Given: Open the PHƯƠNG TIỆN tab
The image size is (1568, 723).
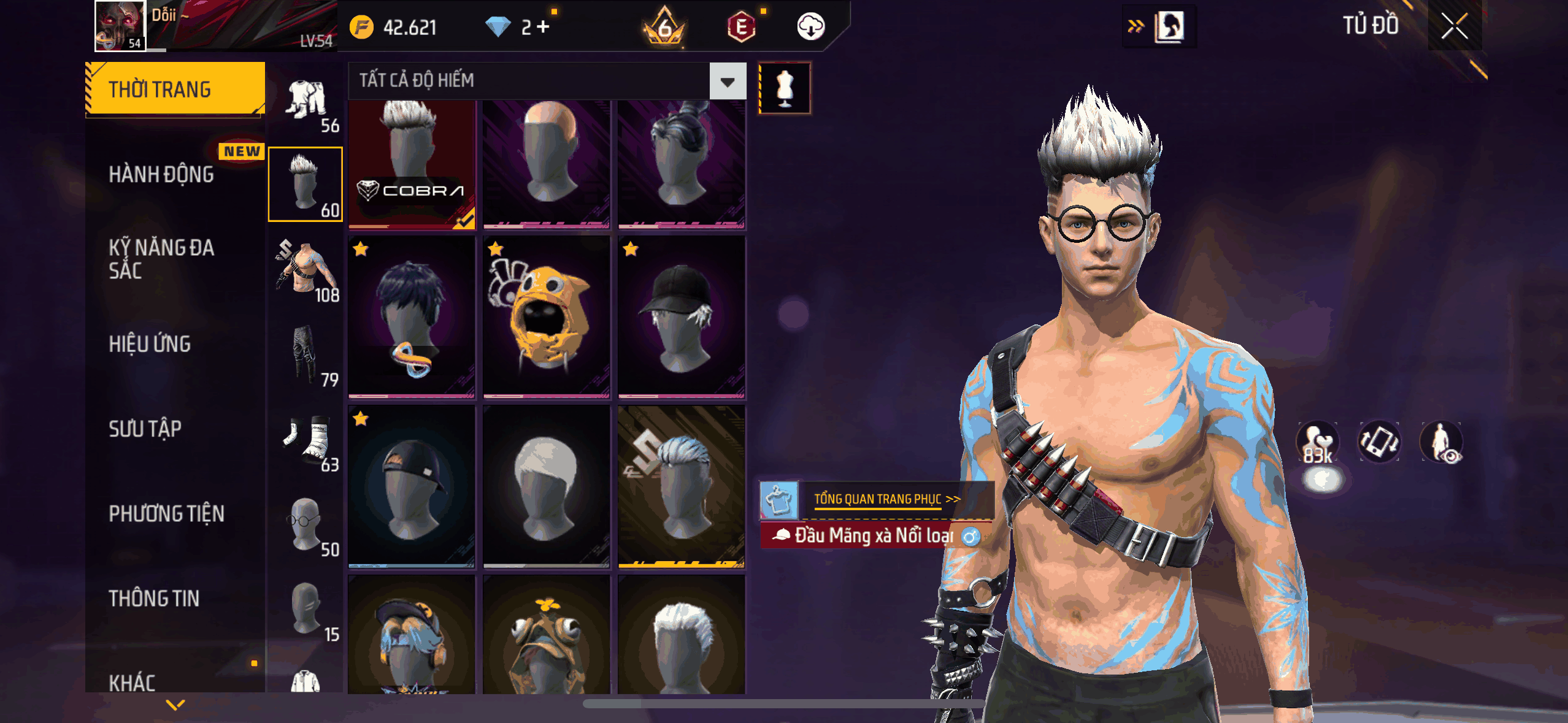Looking at the screenshot, I should click(x=166, y=514).
